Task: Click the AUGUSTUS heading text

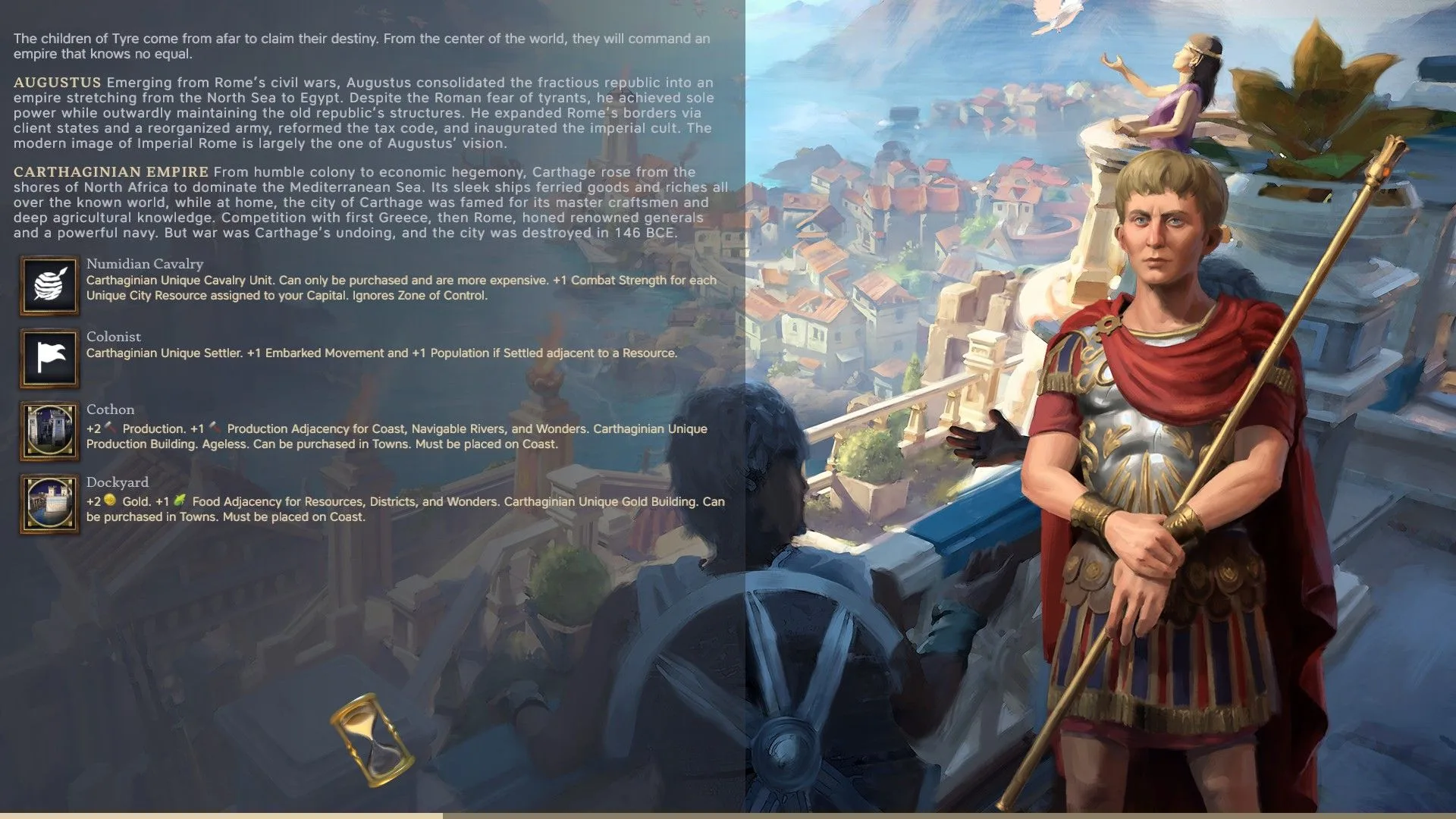Action: coord(57,82)
